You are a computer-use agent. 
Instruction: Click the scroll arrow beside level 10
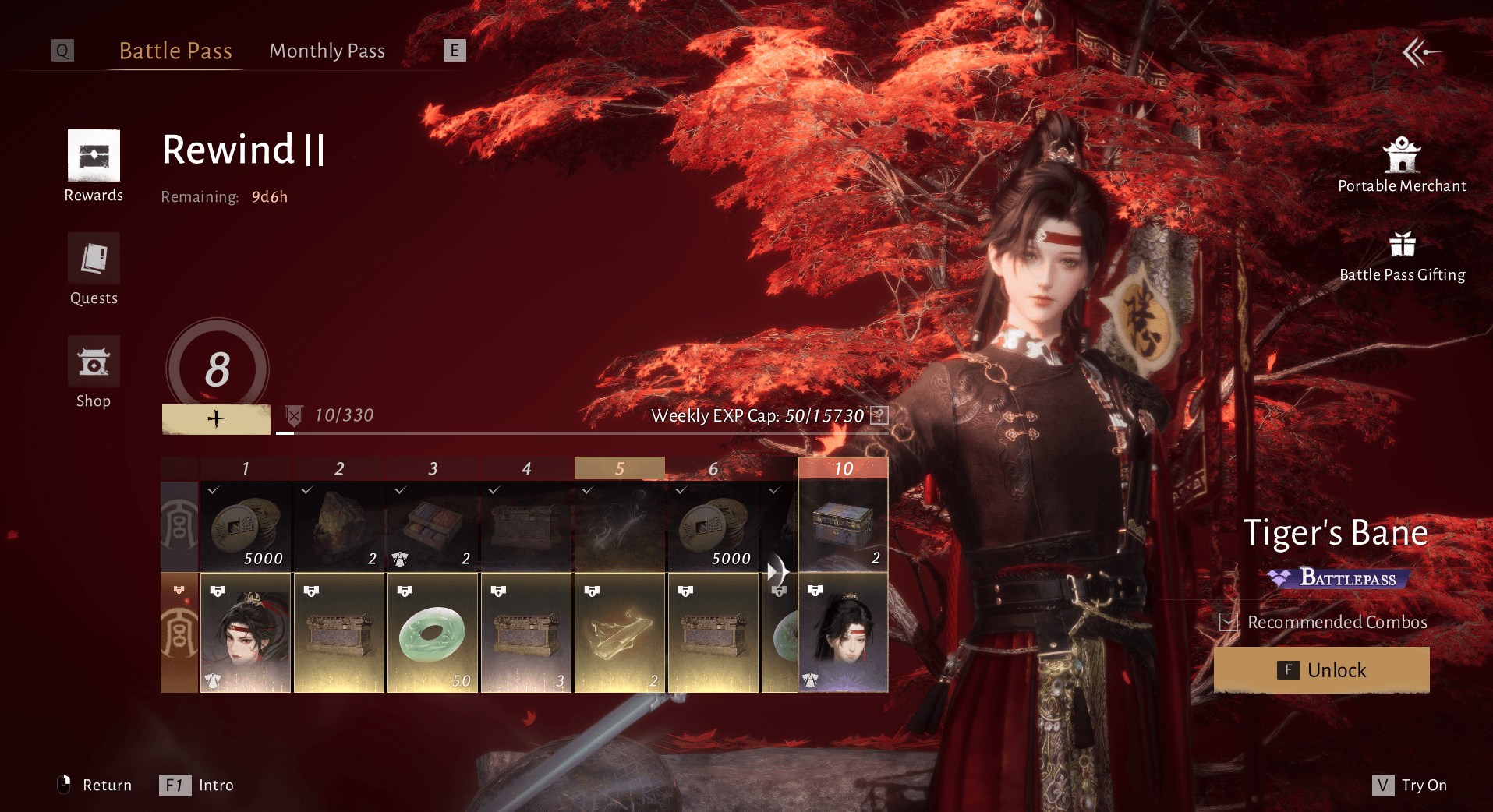click(777, 572)
